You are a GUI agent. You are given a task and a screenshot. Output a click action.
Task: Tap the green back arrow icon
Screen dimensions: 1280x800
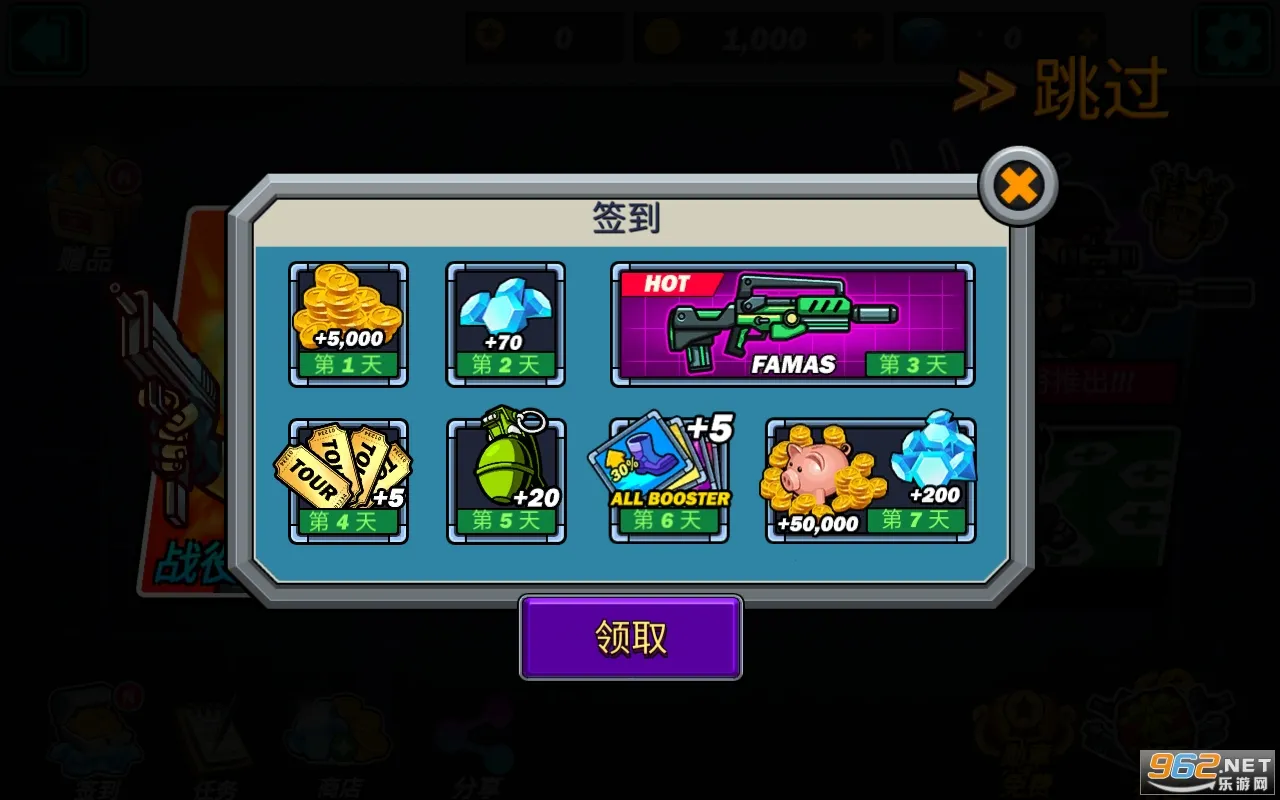coord(47,38)
